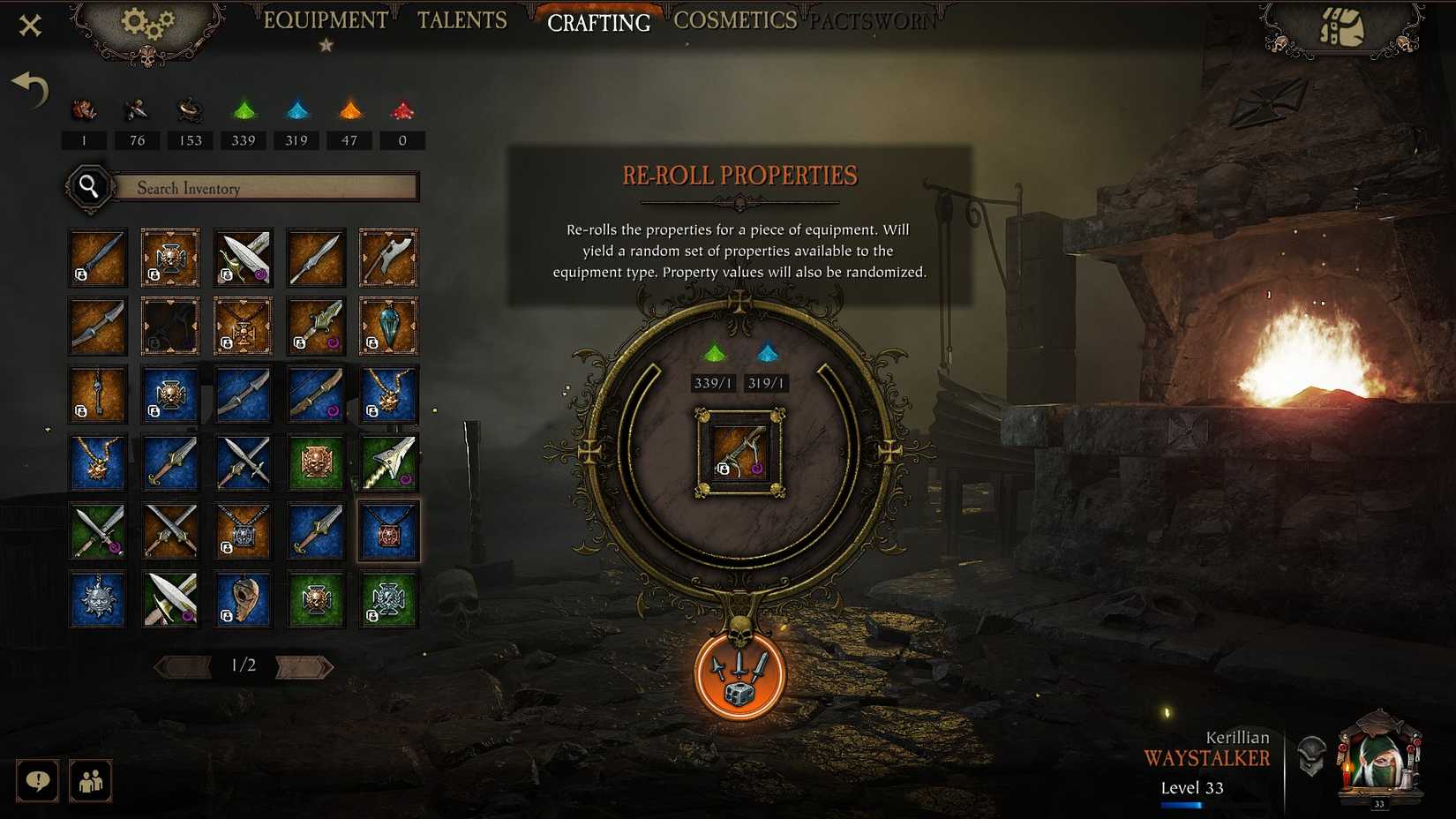The width and height of the screenshot is (1456, 819).
Task: Open the social lobby icon
Action: click(x=90, y=782)
